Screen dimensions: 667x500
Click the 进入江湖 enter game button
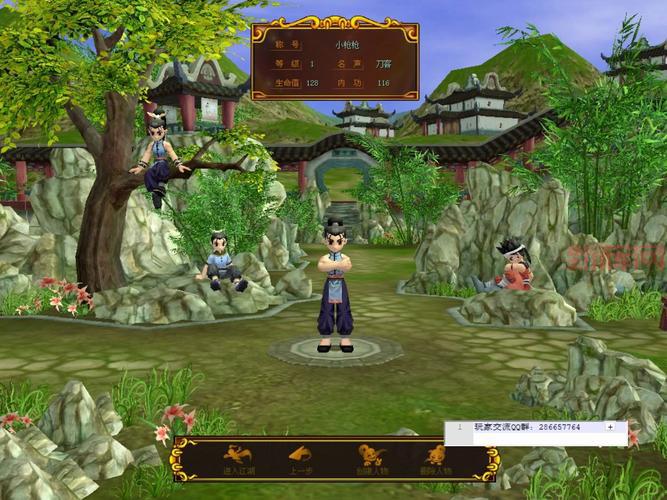[x=237, y=459]
